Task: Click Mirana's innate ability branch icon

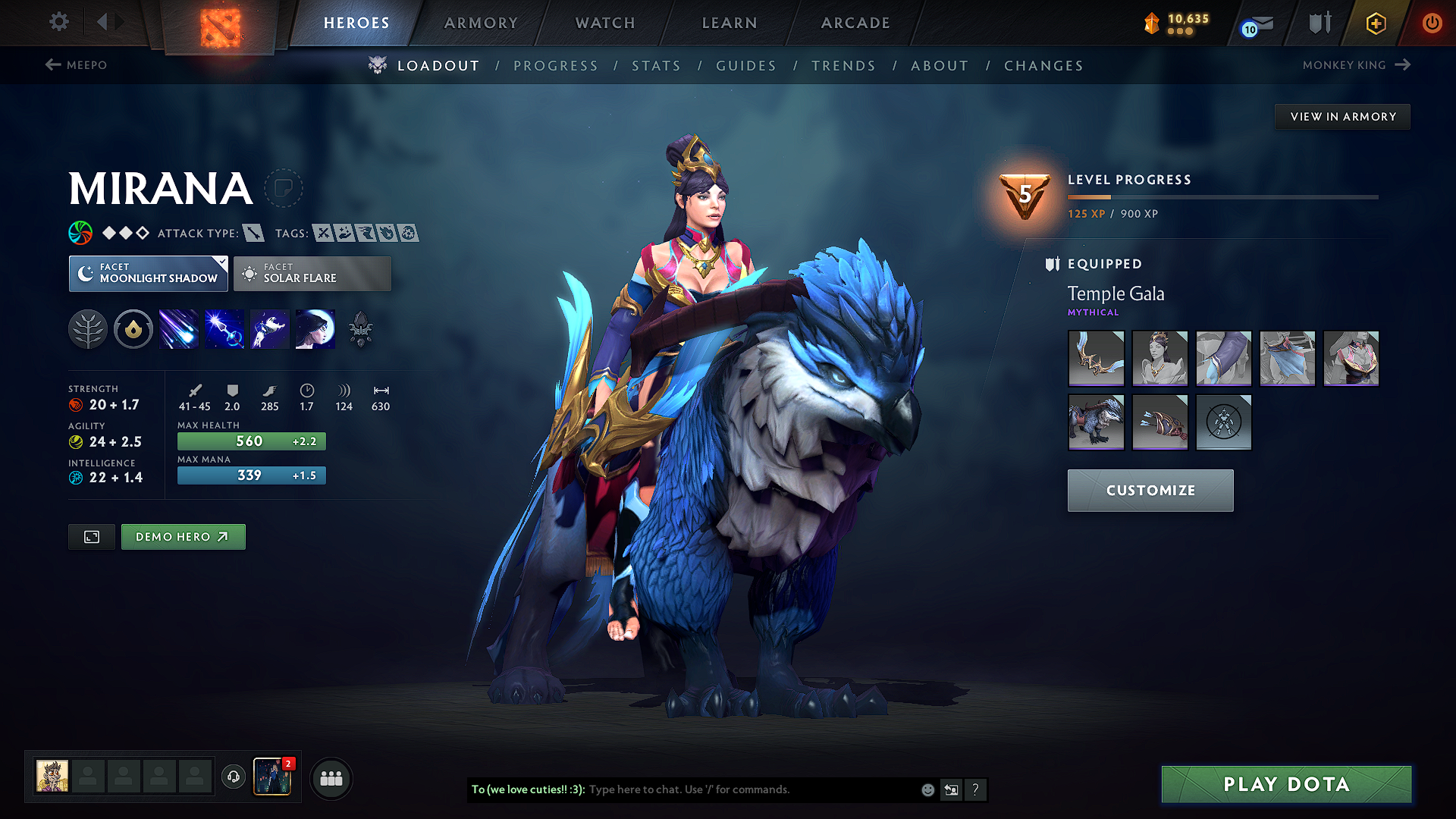Action: (x=88, y=328)
